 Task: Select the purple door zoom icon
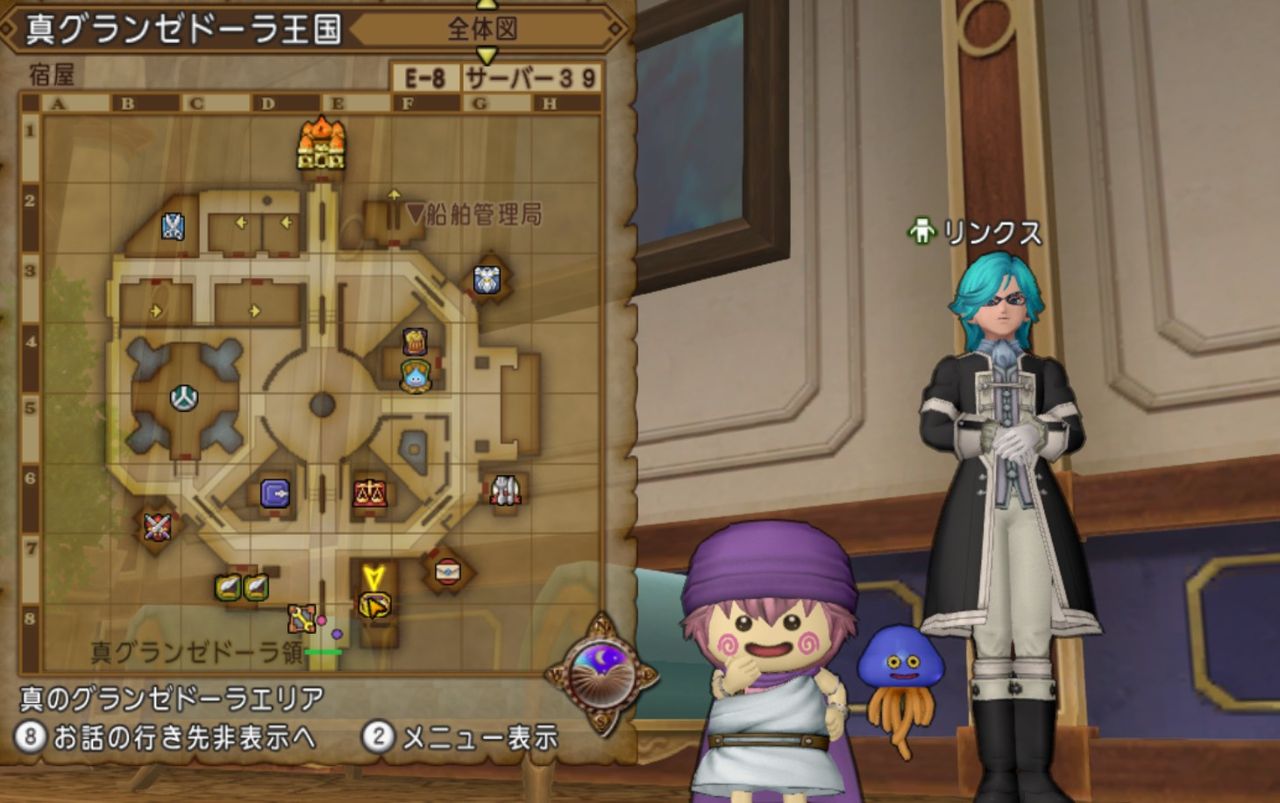tap(273, 492)
